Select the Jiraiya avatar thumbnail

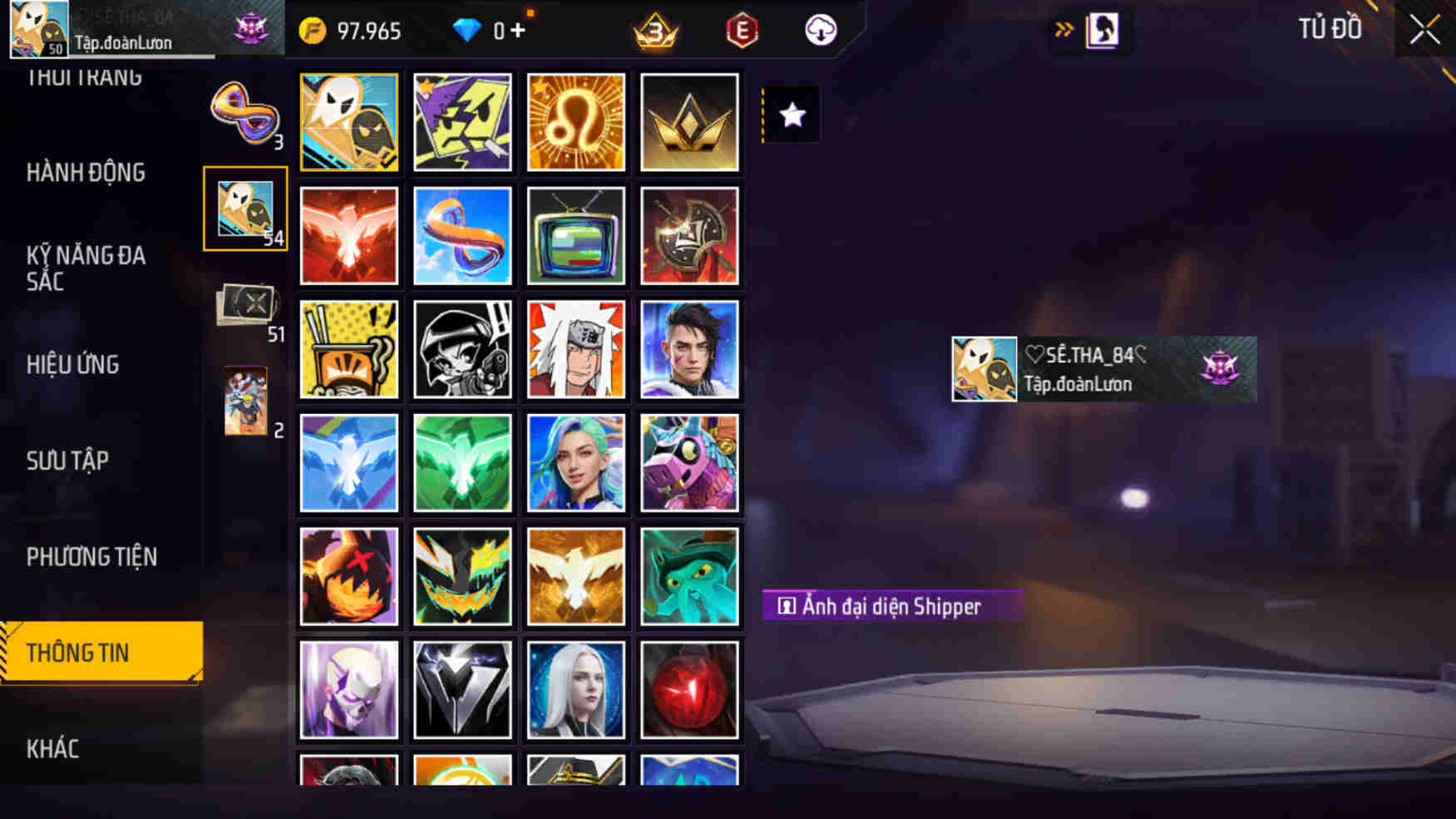point(575,349)
